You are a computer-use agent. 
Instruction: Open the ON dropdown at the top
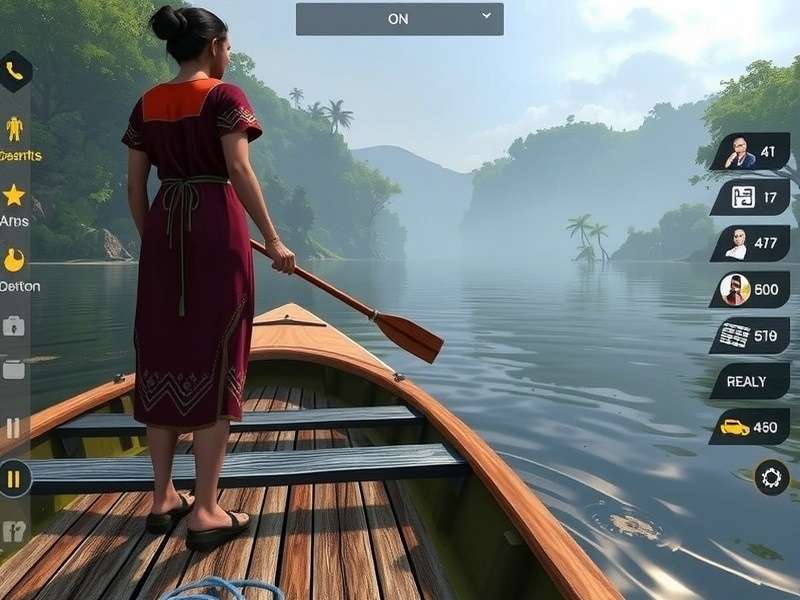[399, 19]
